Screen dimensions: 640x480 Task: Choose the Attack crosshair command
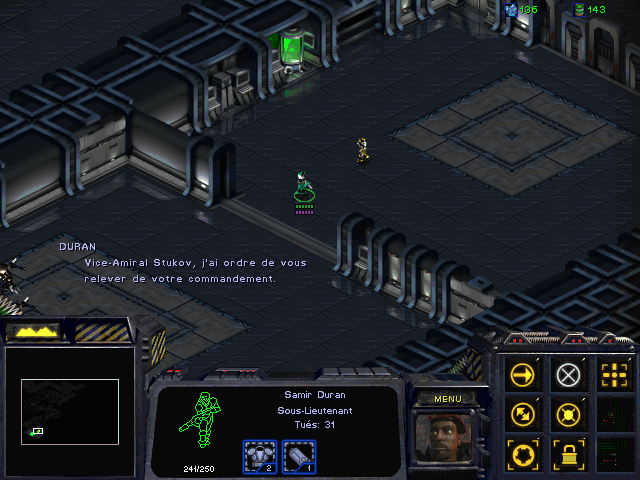tap(612, 374)
